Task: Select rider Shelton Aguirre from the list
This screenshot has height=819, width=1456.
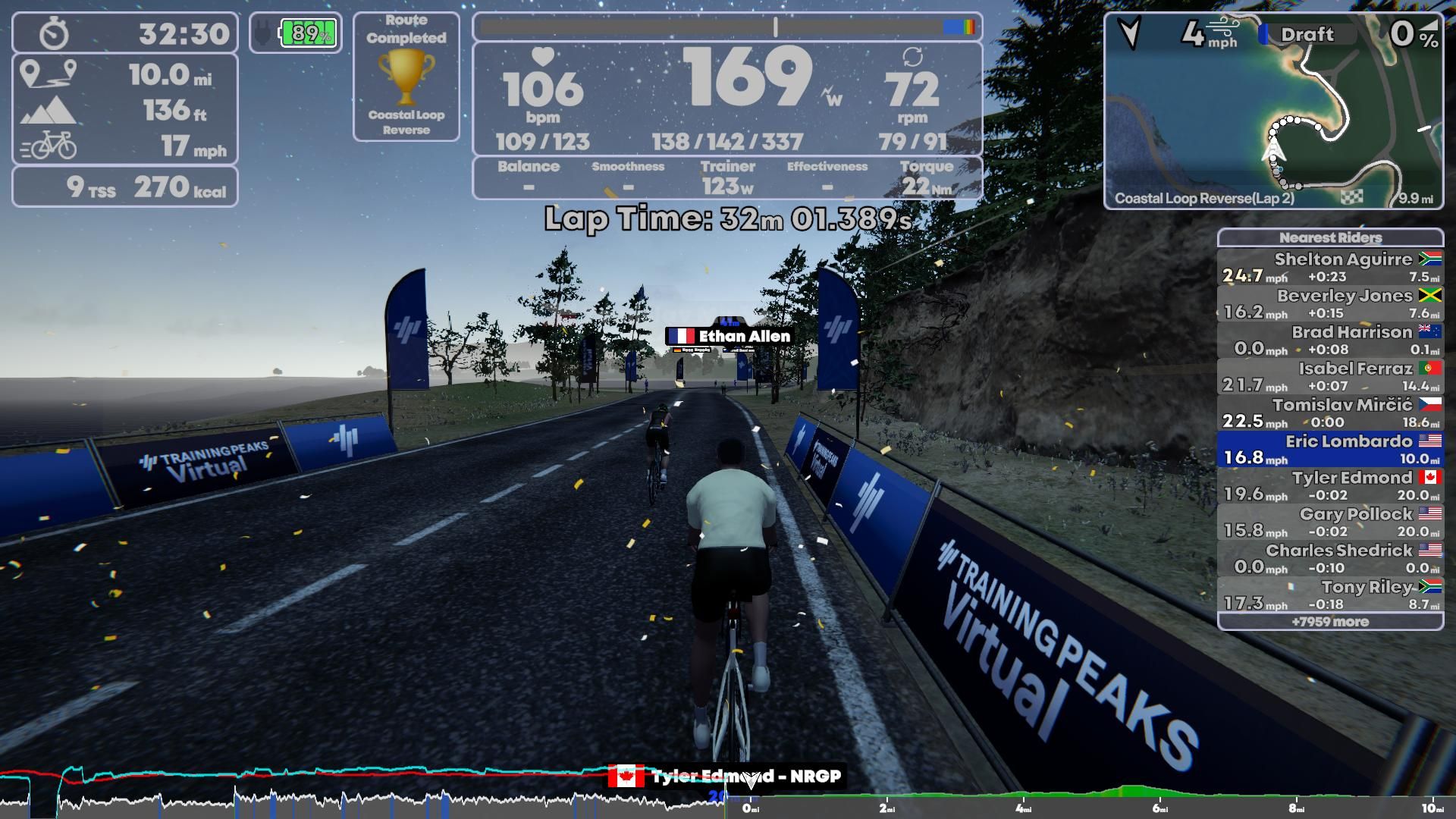Action: pos(1342,259)
